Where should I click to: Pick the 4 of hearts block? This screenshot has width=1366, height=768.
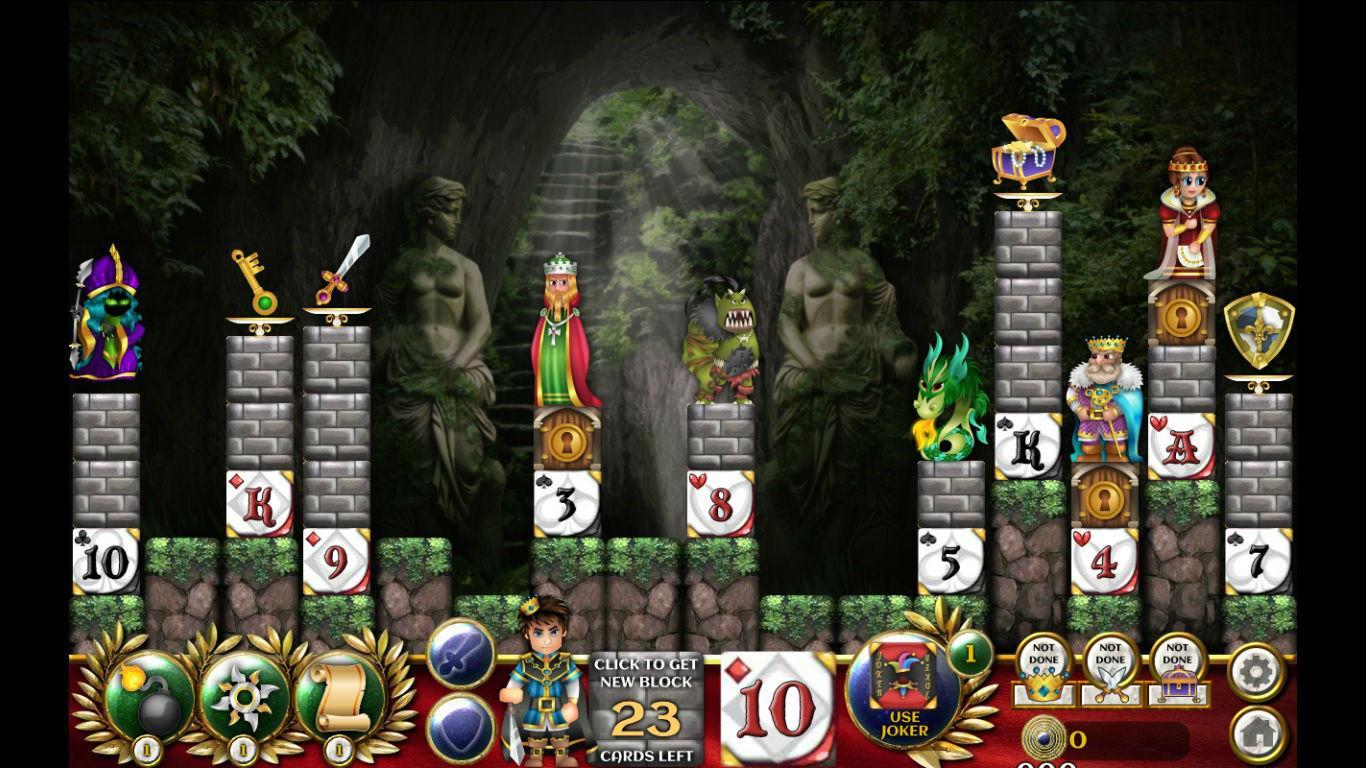pyautogui.click(x=1104, y=561)
